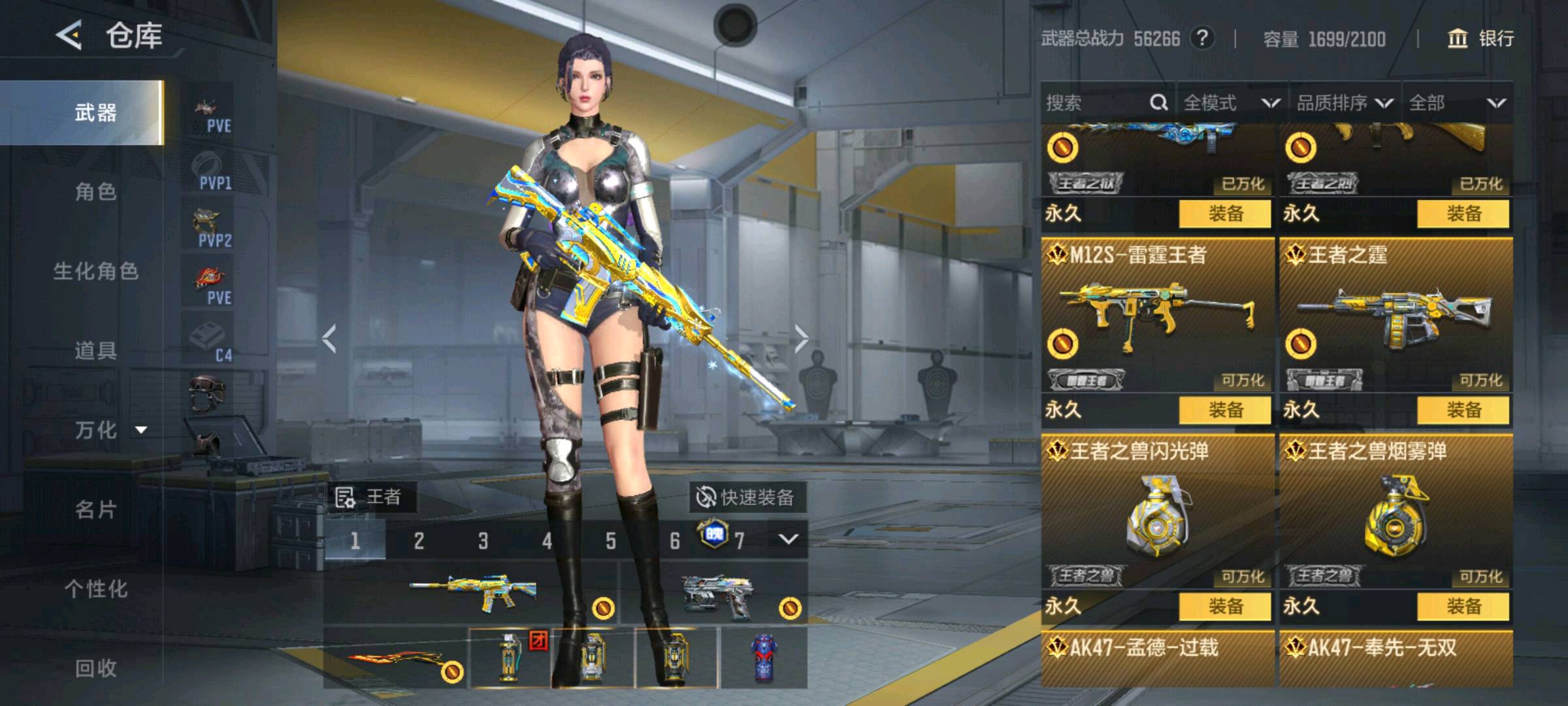Select loadout bag number 3

click(483, 541)
